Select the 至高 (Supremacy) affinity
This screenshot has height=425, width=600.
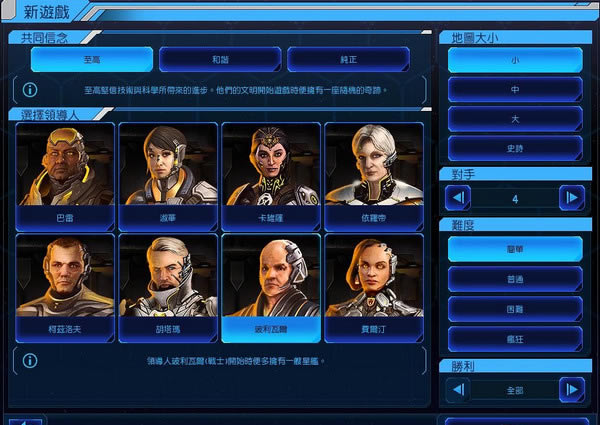(x=91, y=59)
